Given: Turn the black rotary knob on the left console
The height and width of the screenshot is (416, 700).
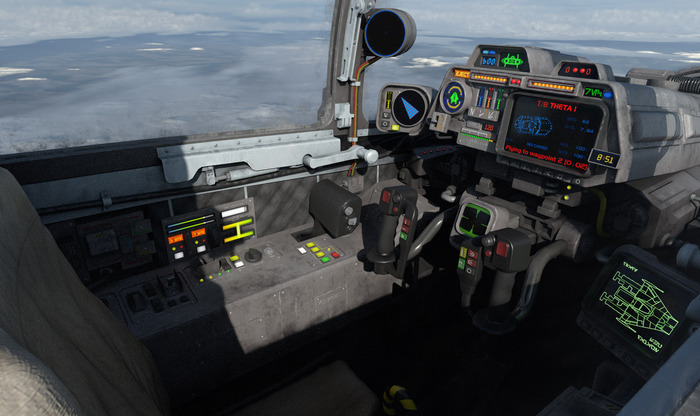Looking at the screenshot, I should [x=253, y=255].
